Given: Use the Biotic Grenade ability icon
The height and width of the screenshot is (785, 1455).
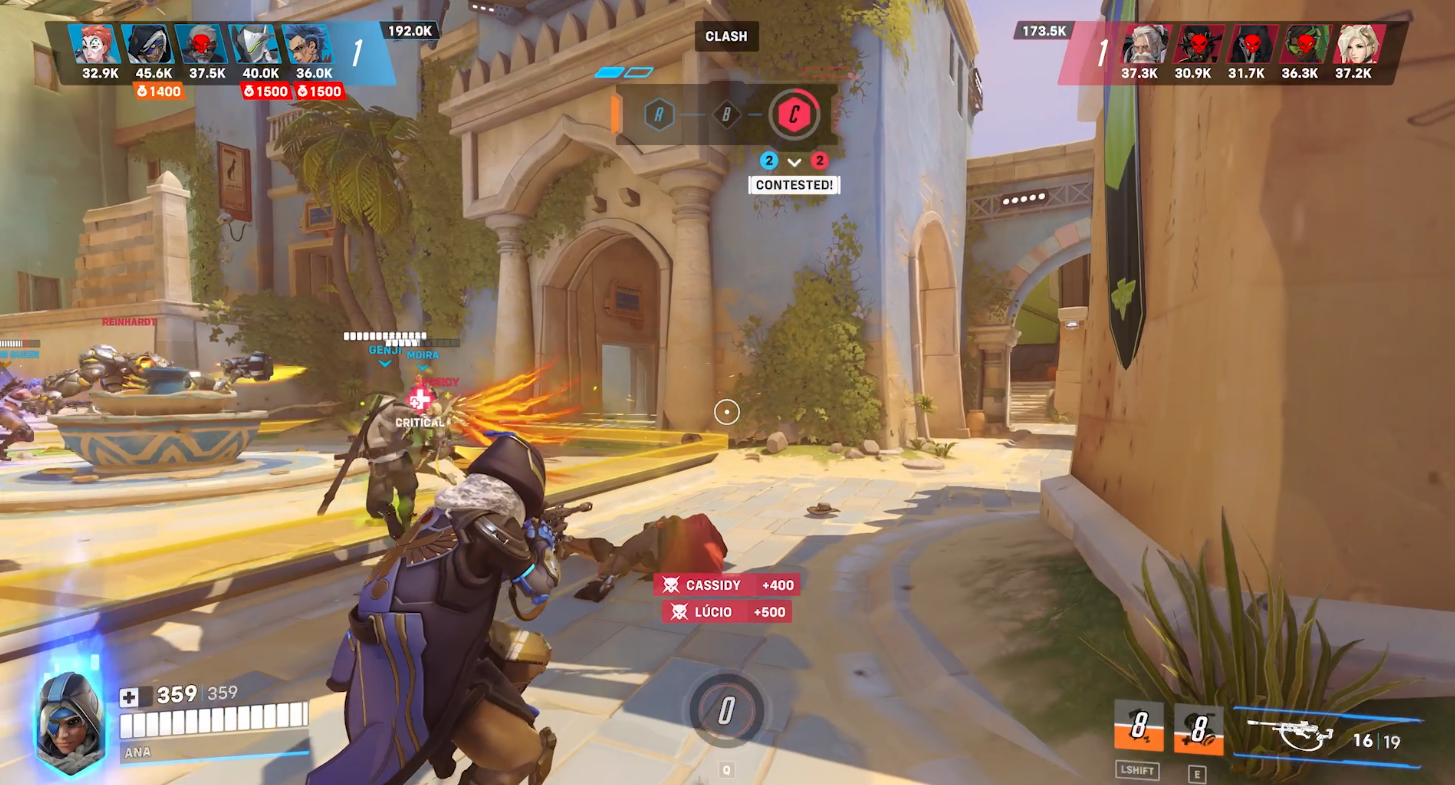Looking at the screenshot, I should pos(1198,727).
